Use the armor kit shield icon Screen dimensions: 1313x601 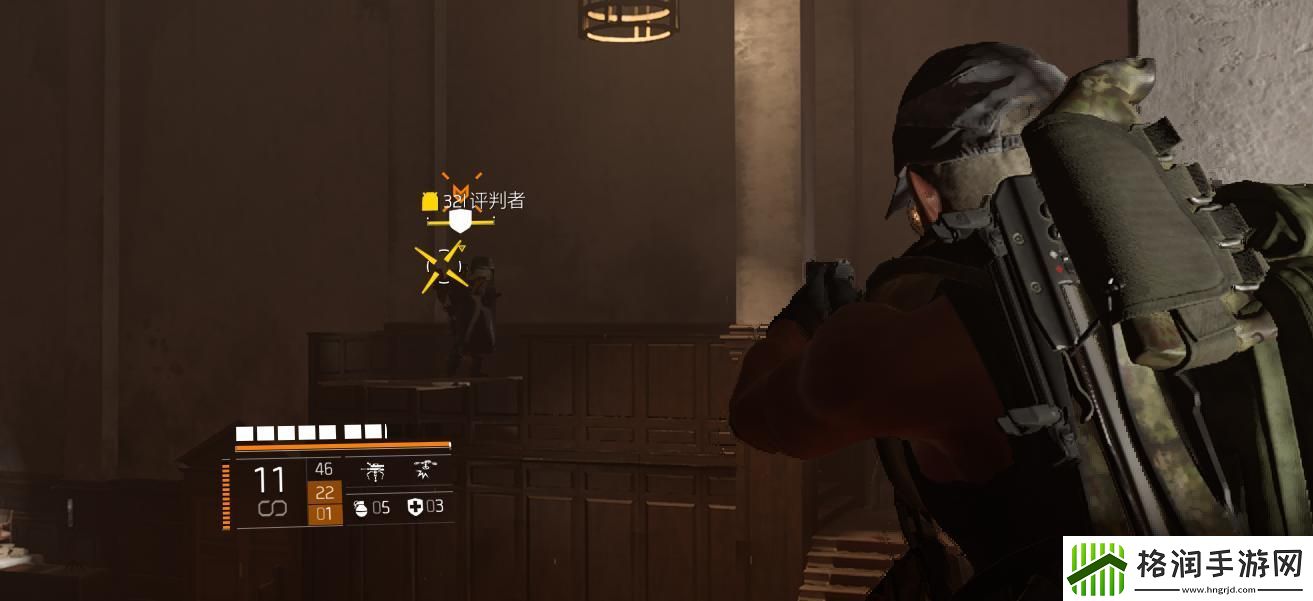[x=415, y=508]
